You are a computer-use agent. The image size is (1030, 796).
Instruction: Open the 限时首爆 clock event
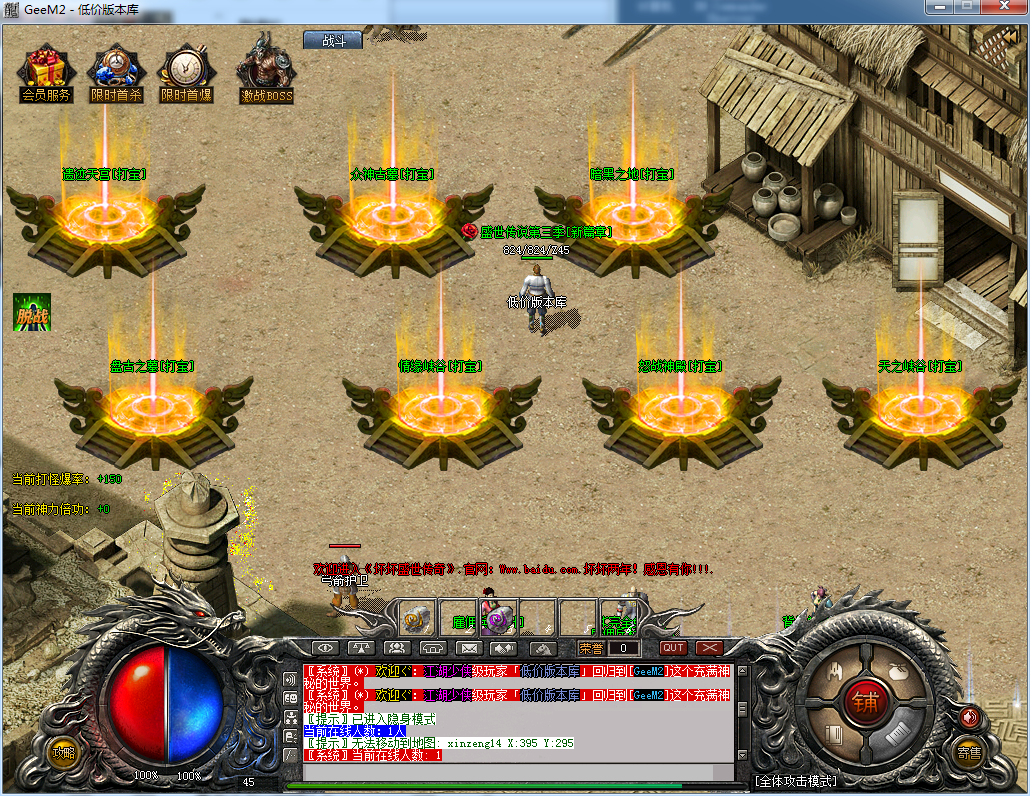(186, 73)
